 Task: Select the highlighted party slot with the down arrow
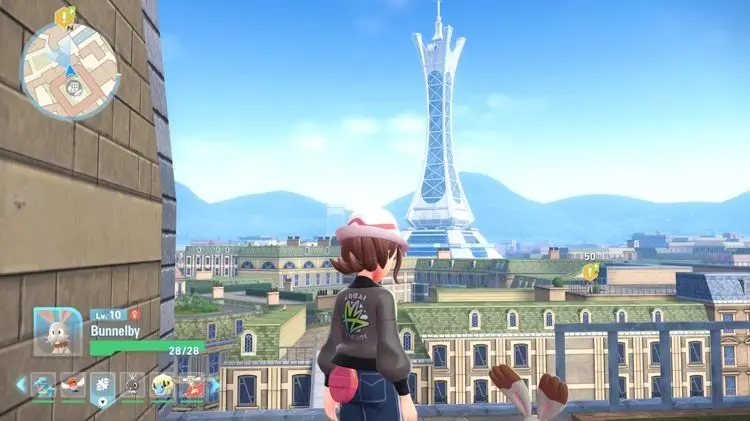point(103,386)
